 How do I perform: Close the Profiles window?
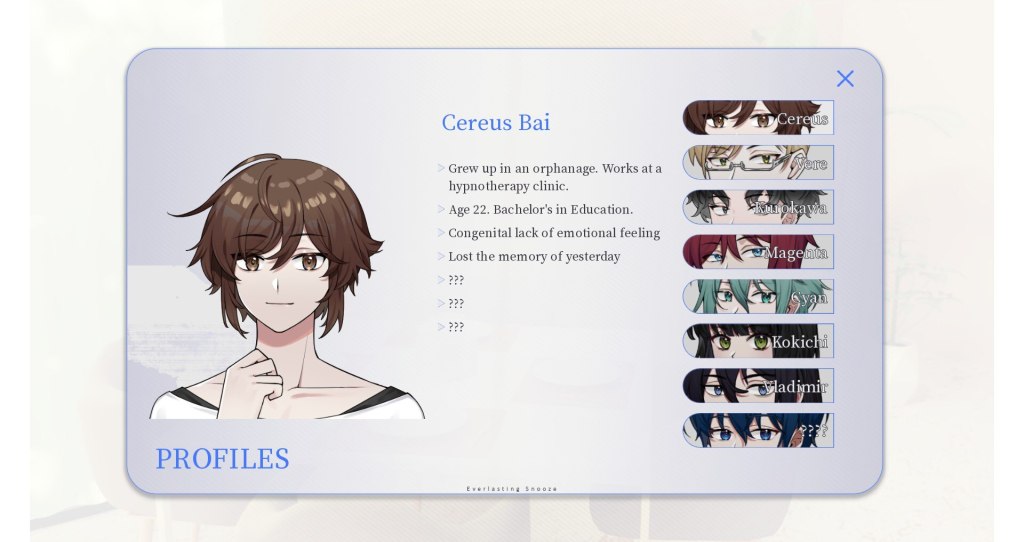845,79
